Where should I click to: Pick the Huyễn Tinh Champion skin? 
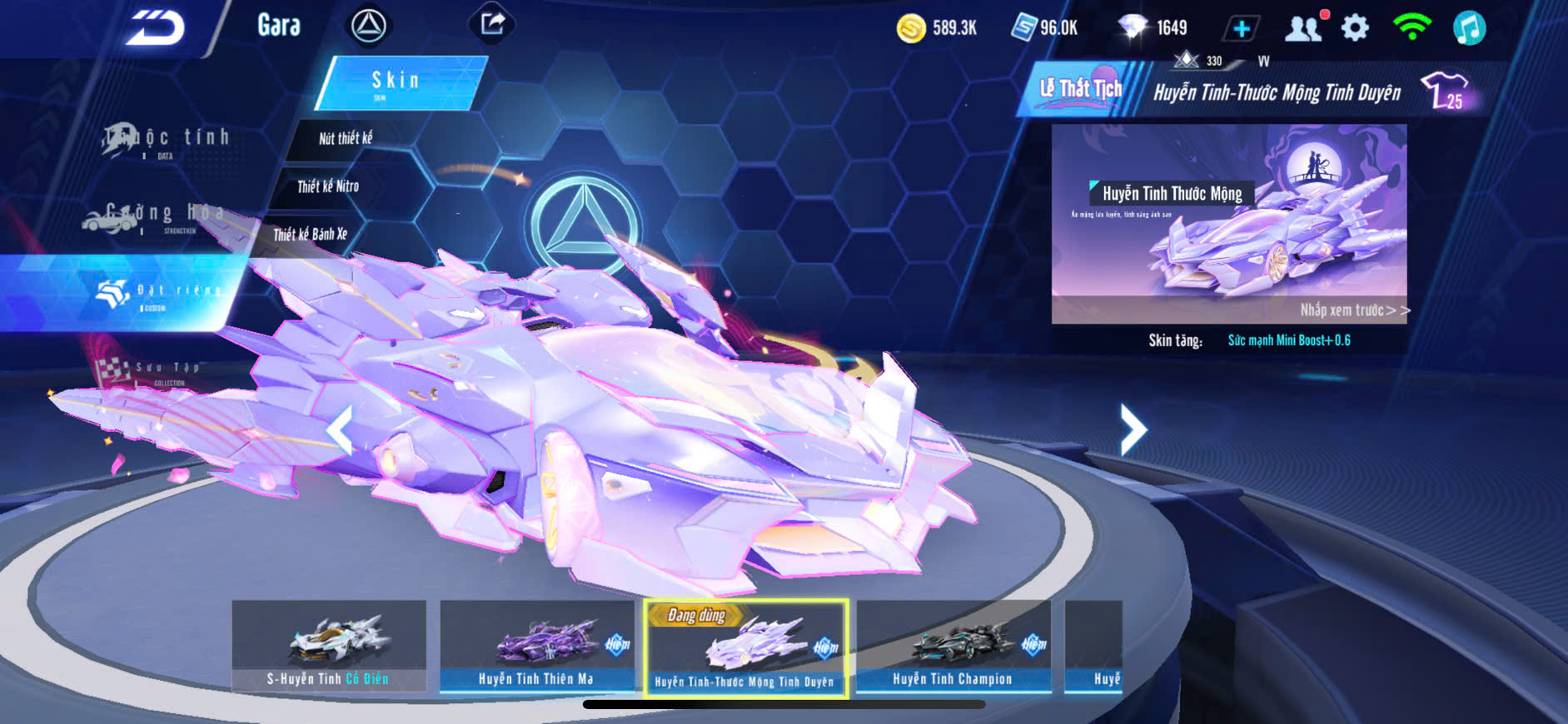pyautogui.click(x=953, y=645)
